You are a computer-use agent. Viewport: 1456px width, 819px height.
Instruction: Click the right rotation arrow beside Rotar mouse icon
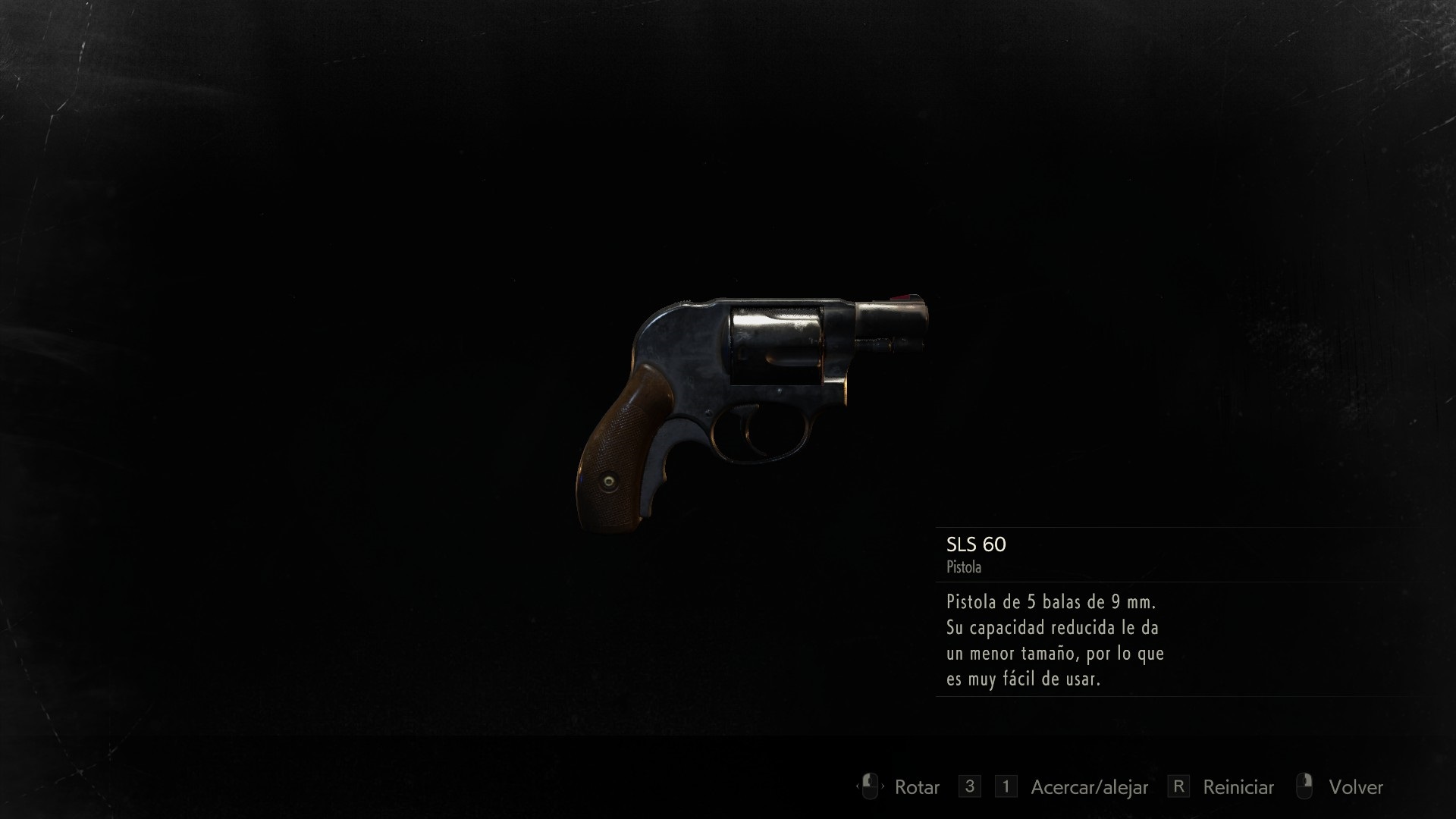tap(883, 787)
